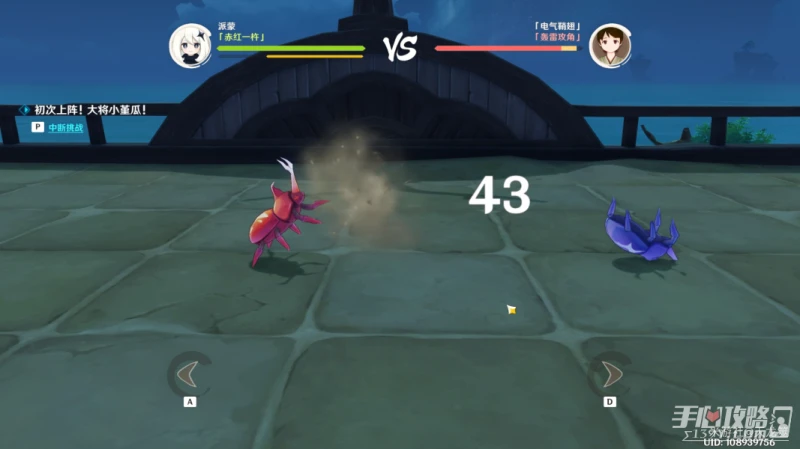Screen dimensions: 800x449
Task: Click Paimon's player portrait
Action: coord(188,45)
